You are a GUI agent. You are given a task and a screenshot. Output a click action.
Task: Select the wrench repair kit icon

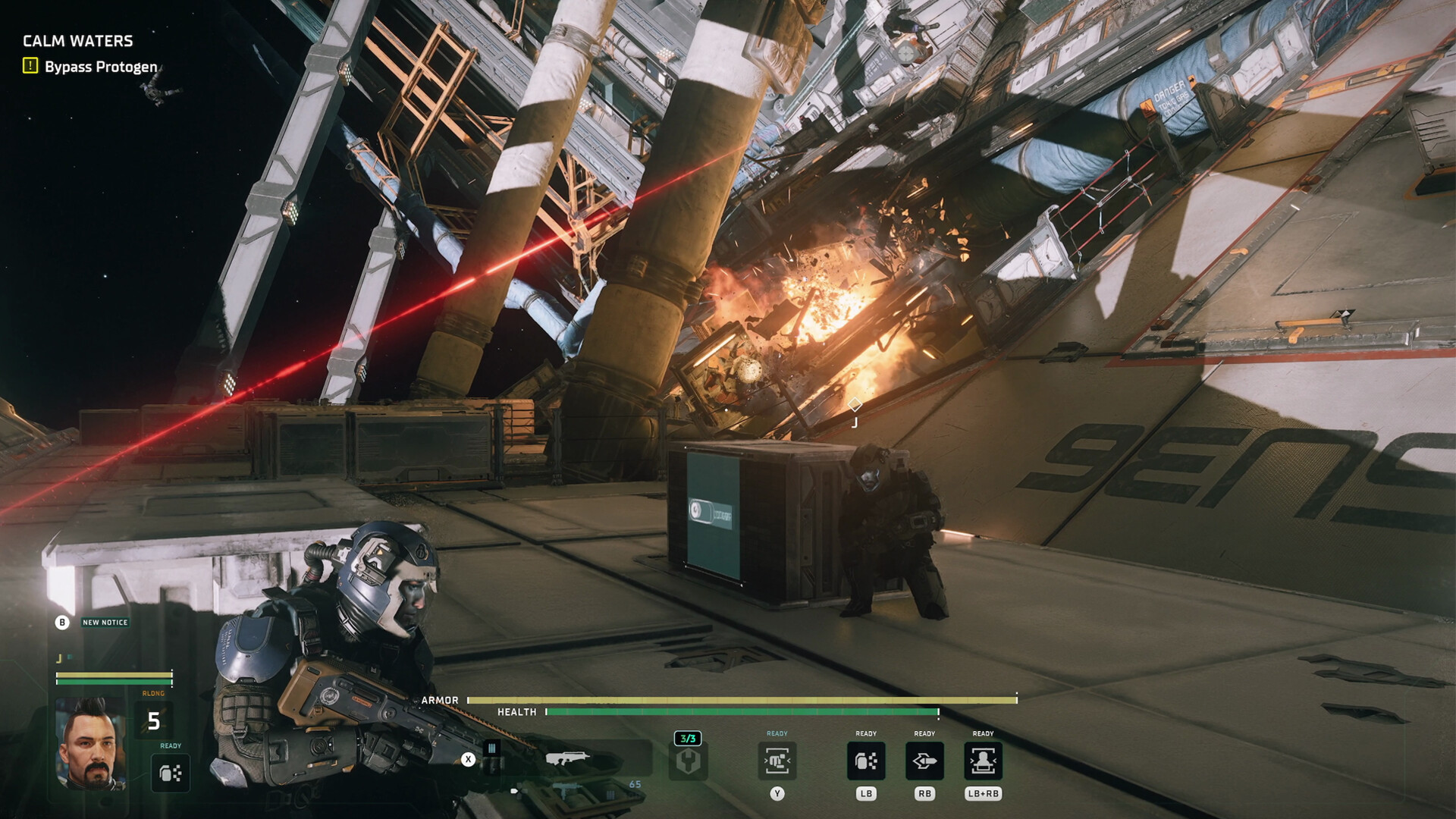click(x=690, y=762)
